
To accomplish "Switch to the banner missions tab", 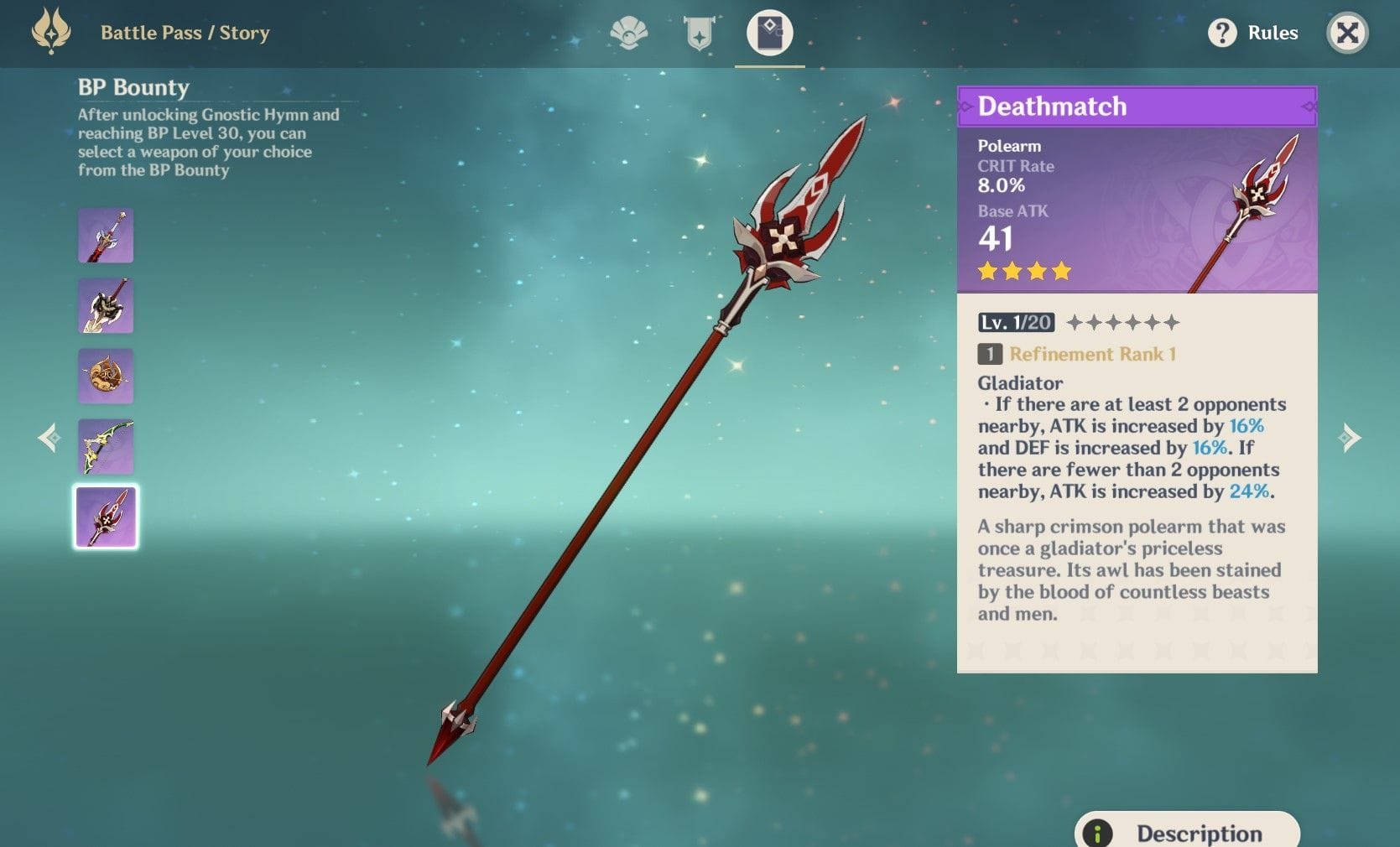I will [x=699, y=34].
